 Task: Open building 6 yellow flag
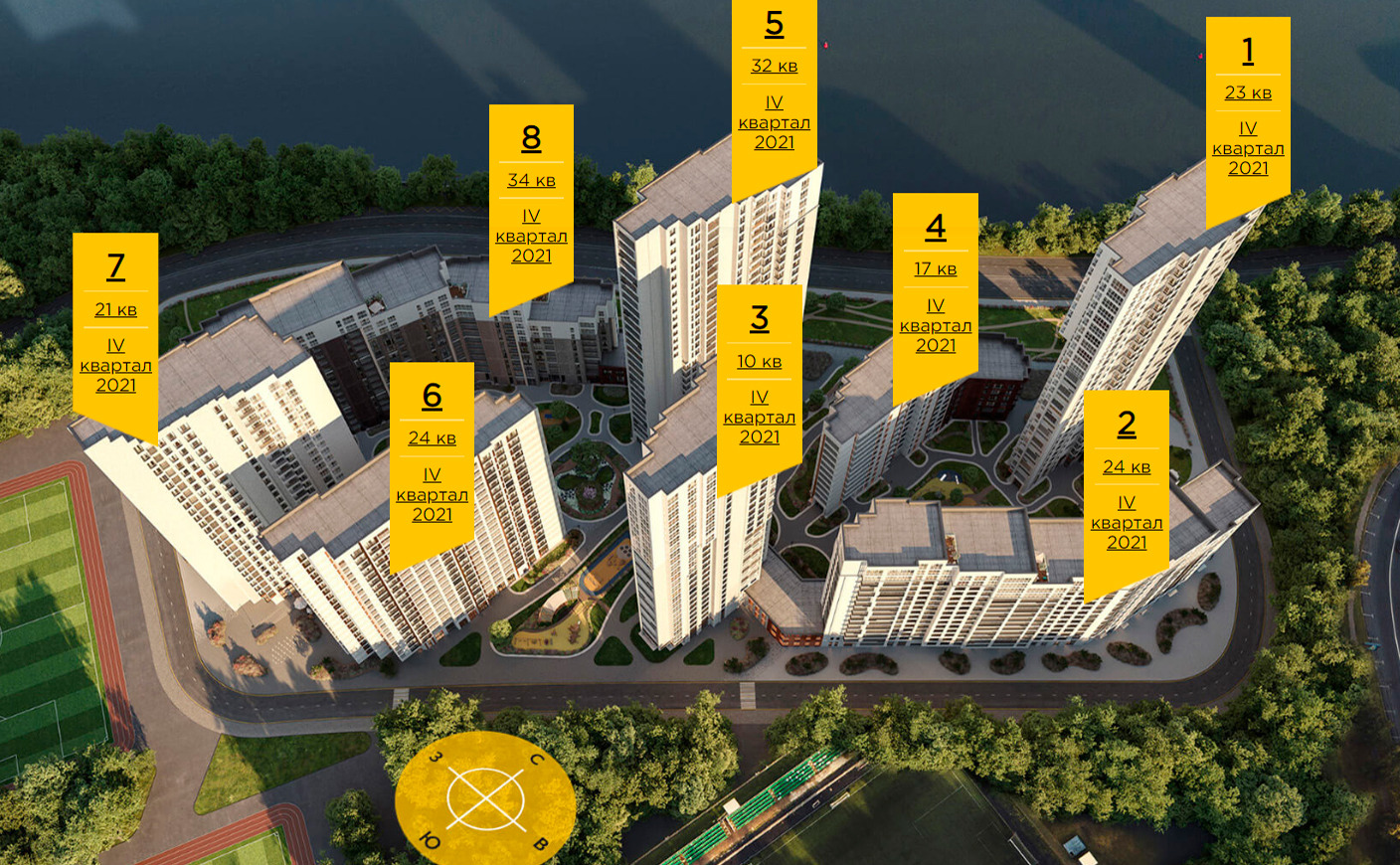(432, 455)
